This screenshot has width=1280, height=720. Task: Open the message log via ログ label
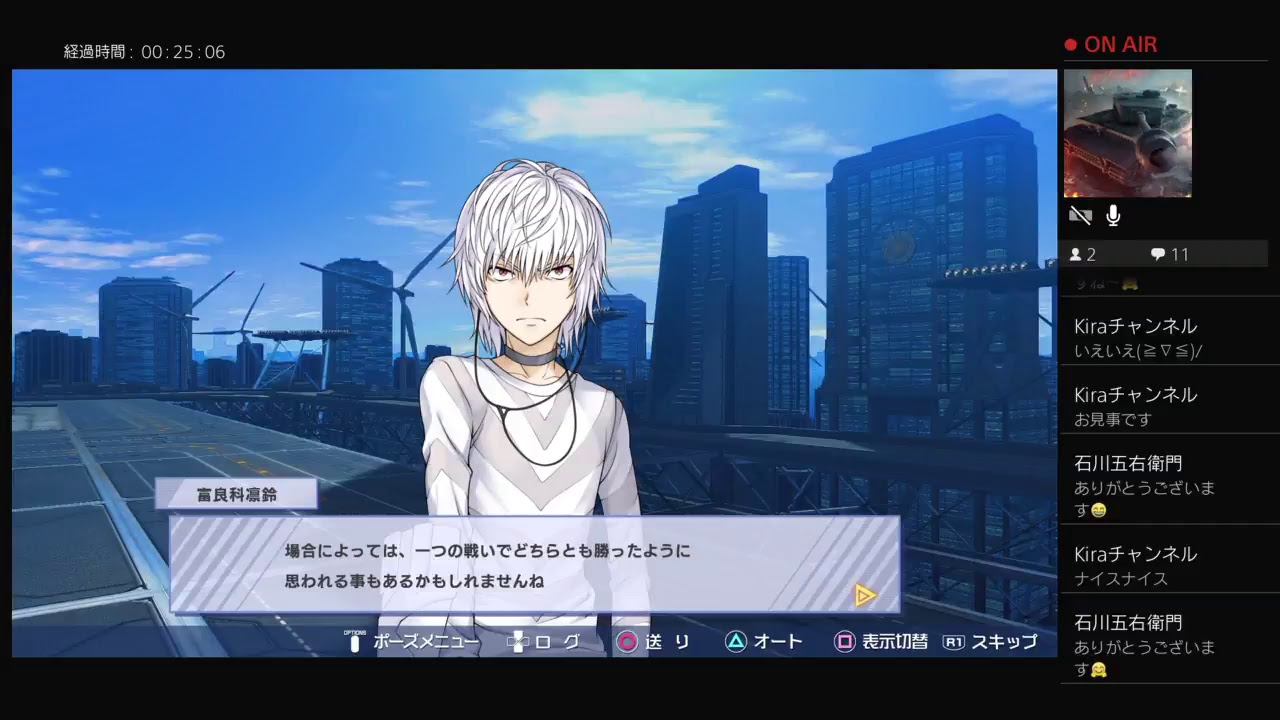click(x=555, y=643)
